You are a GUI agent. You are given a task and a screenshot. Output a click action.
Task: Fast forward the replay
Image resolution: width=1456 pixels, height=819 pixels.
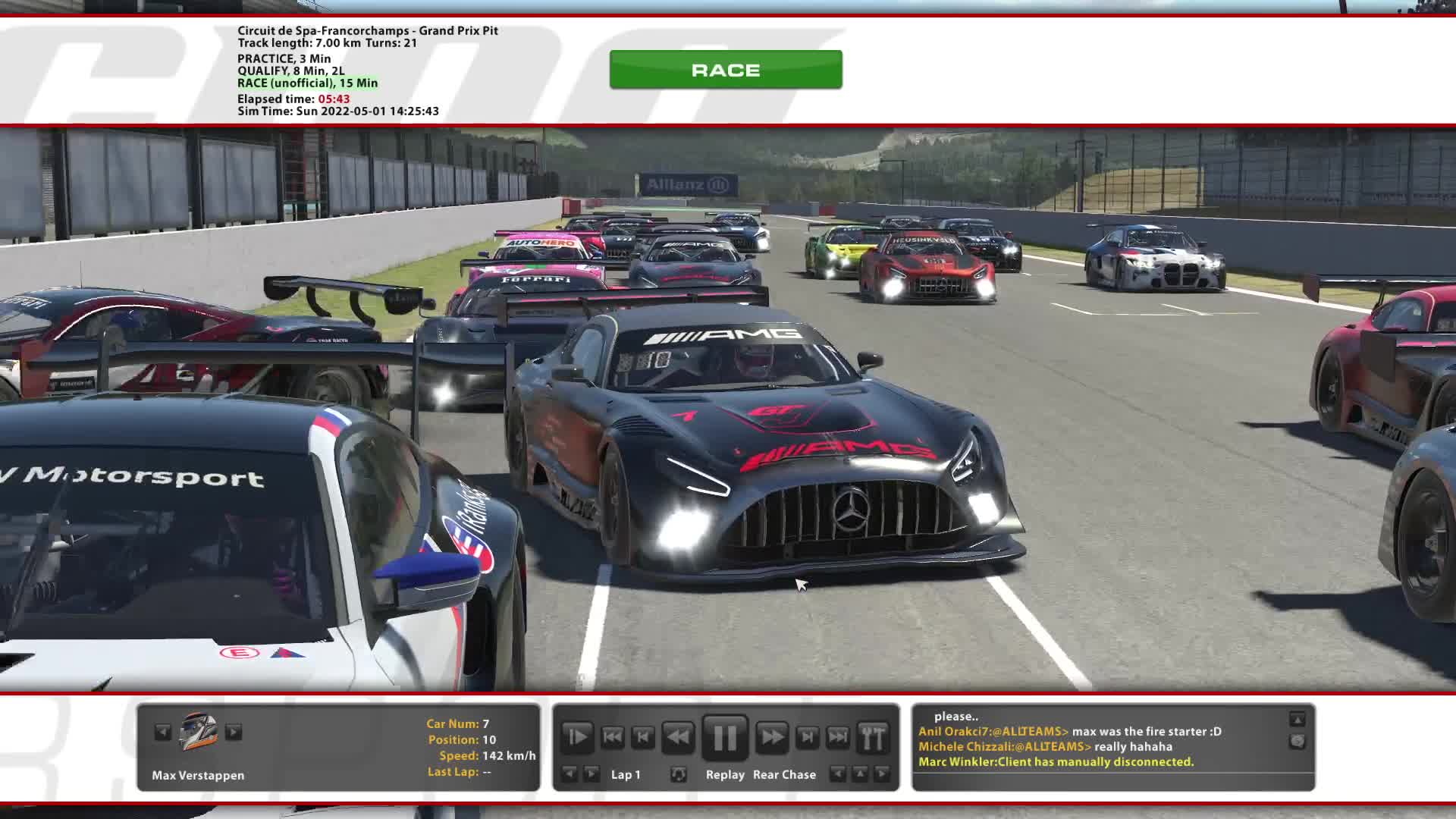(771, 737)
